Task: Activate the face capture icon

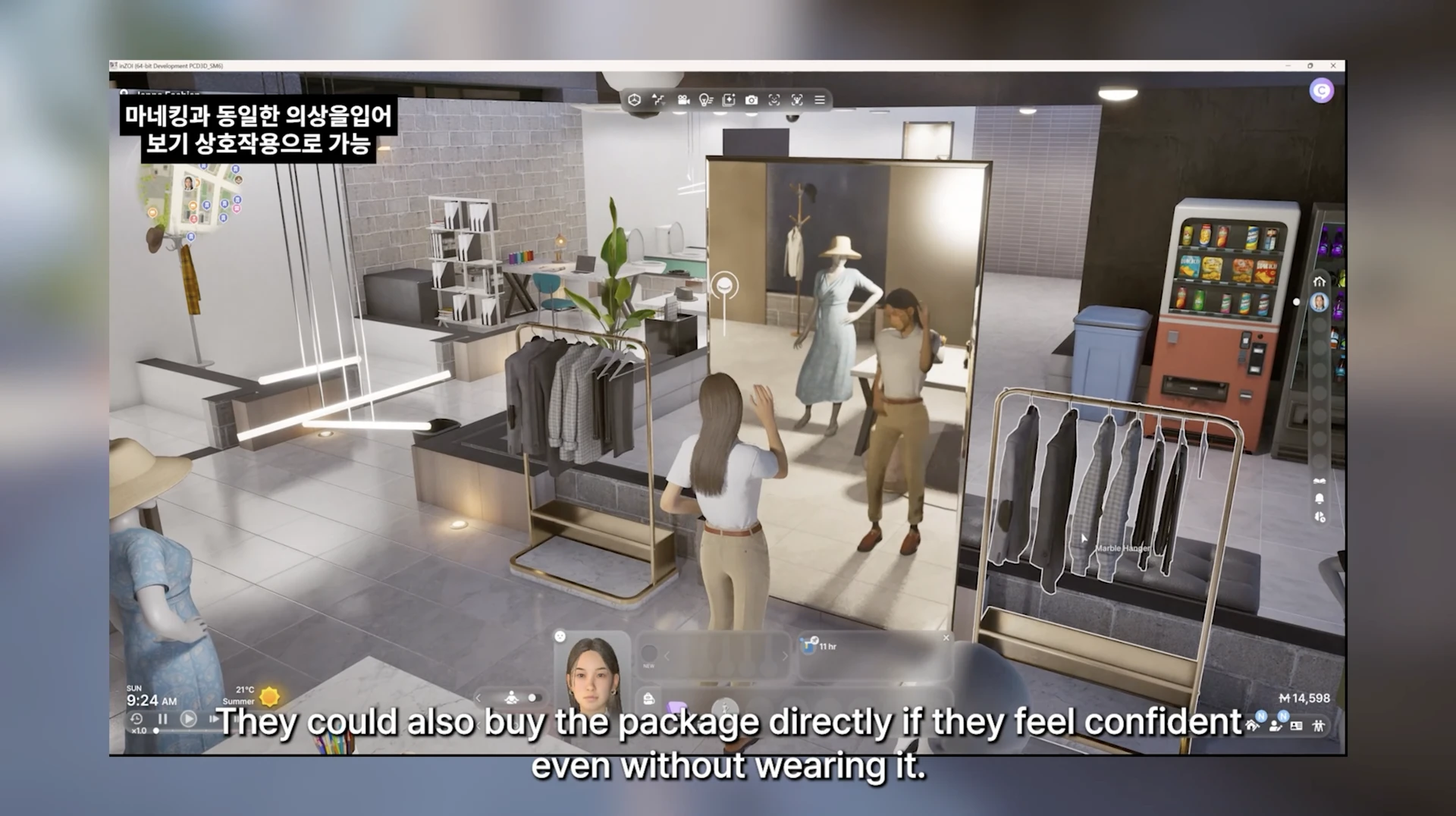Action: click(x=773, y=100)
